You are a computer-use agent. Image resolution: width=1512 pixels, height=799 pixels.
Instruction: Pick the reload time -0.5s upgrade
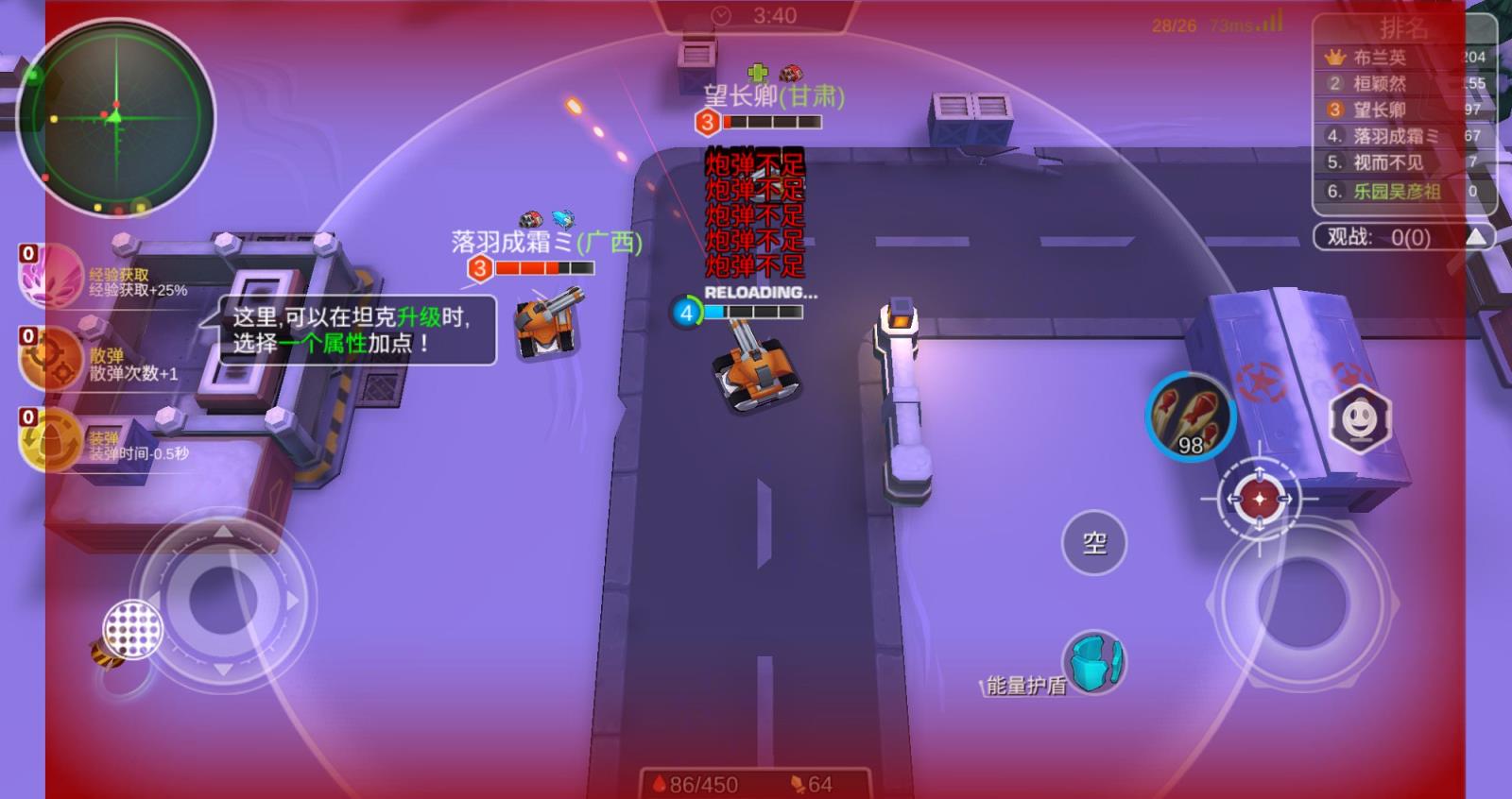[52, 440]
